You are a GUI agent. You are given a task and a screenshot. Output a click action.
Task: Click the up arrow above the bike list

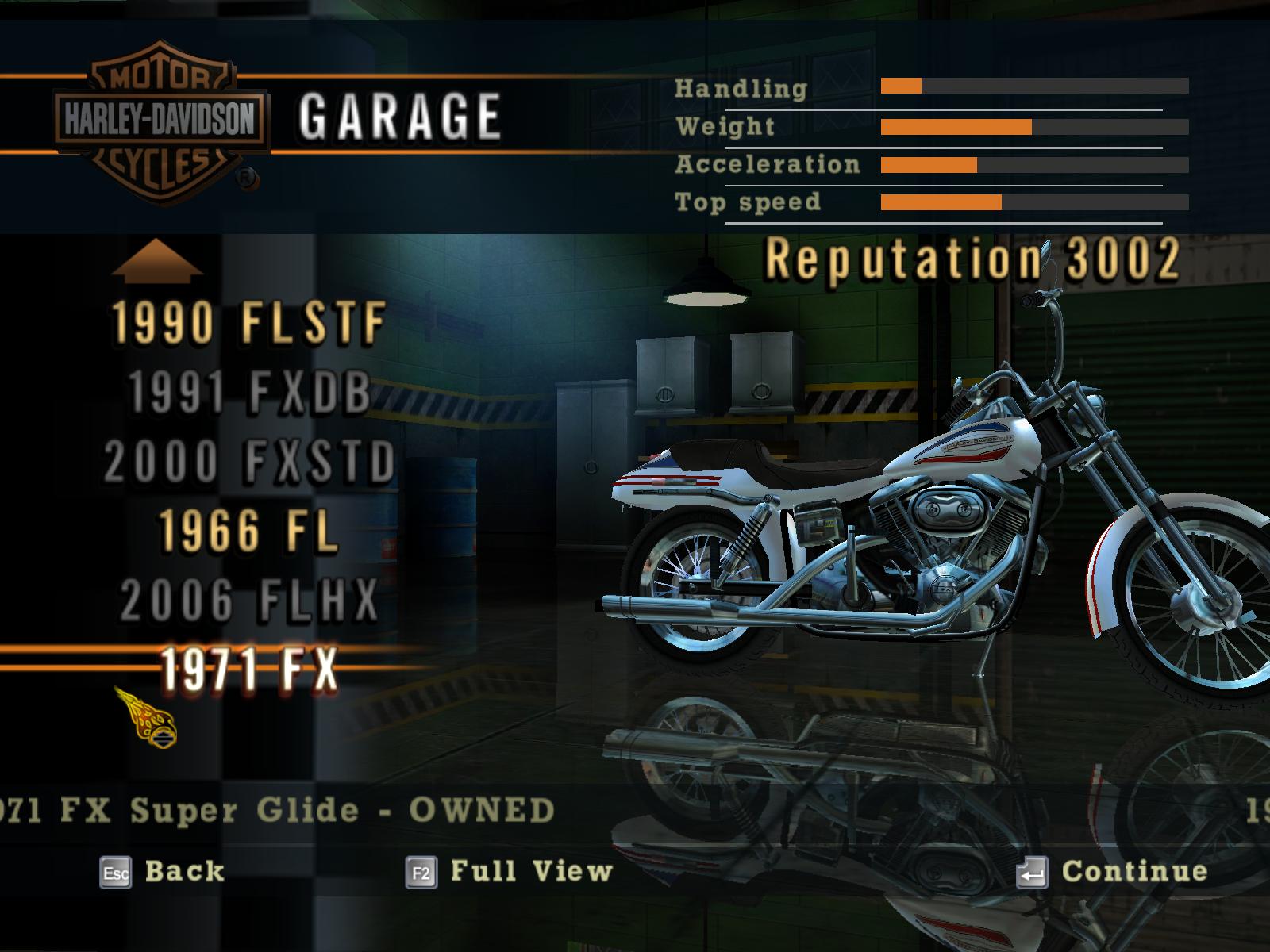point(157,260)
